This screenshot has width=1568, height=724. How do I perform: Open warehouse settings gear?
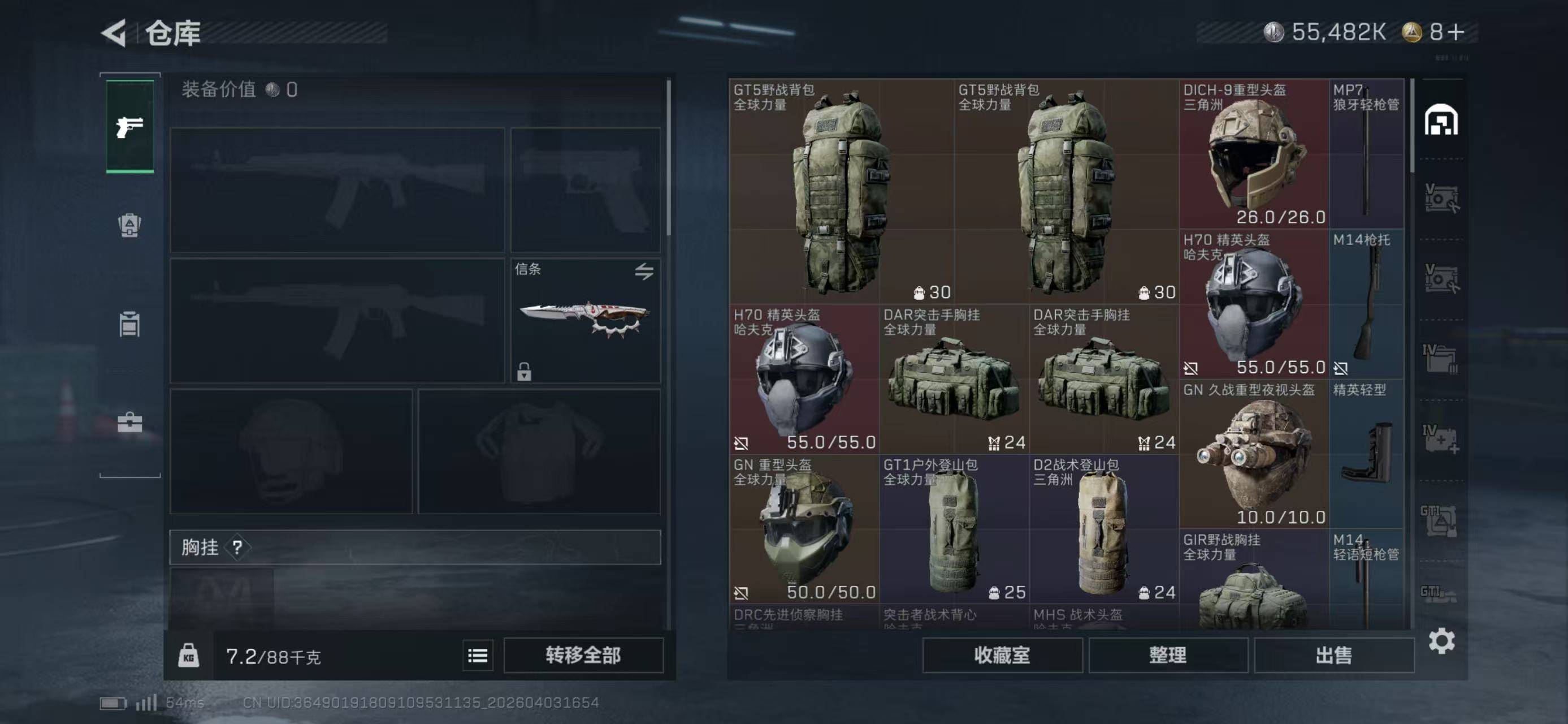[x=1441, y=641]
